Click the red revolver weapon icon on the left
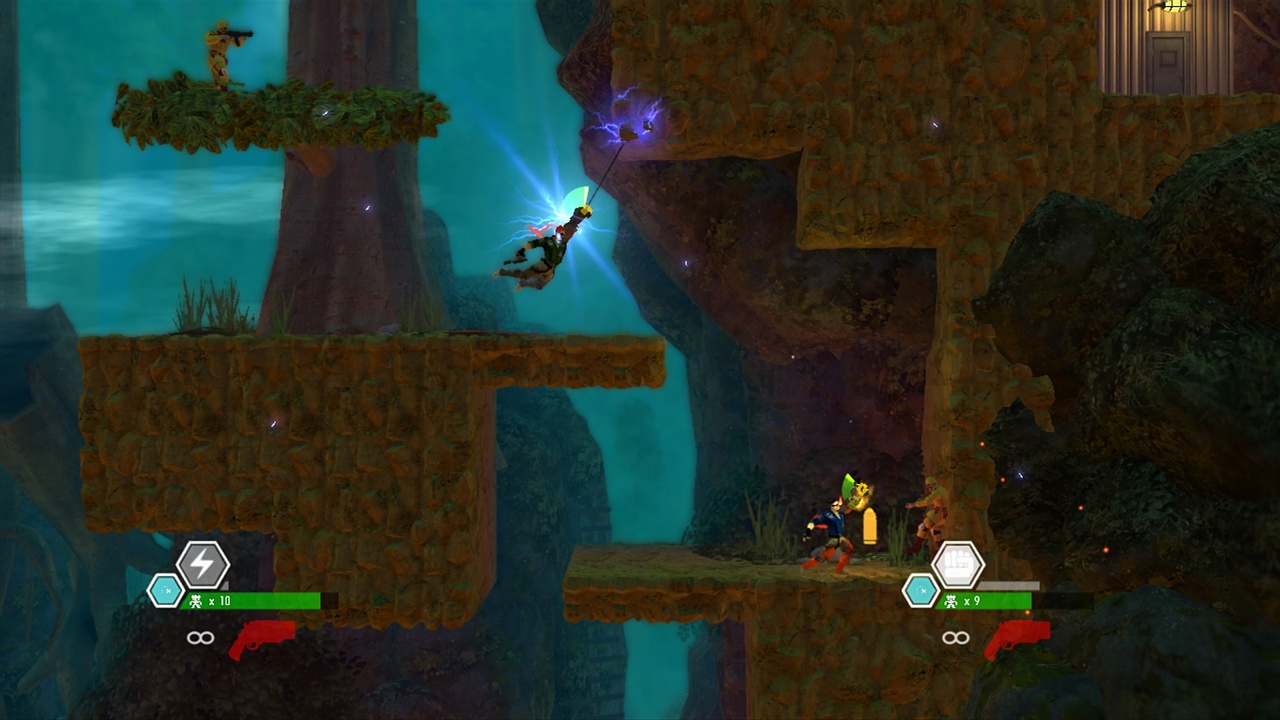The image size is (1280, 720). 265,636
